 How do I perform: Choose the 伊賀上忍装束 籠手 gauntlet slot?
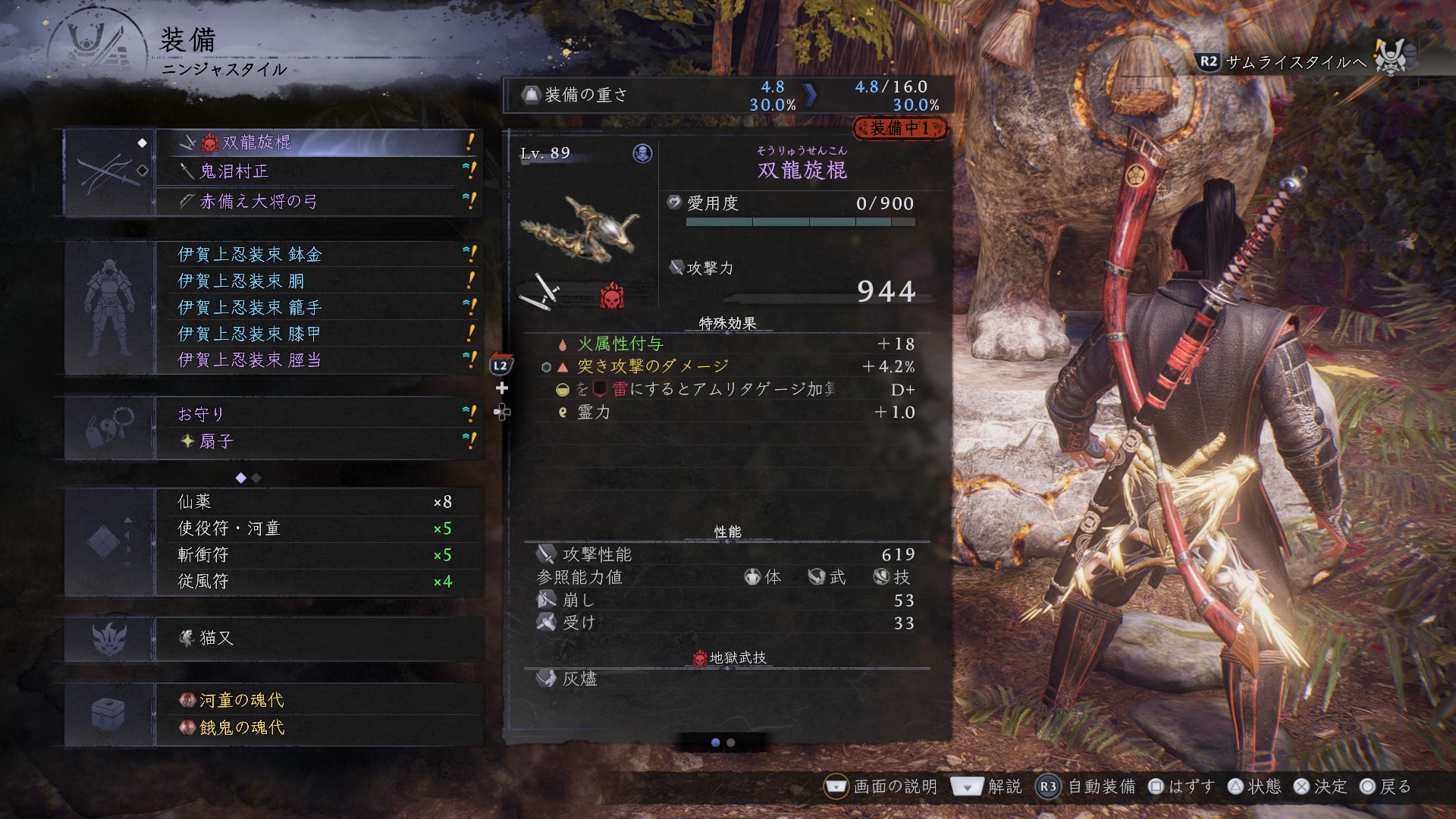click(318, 307)
